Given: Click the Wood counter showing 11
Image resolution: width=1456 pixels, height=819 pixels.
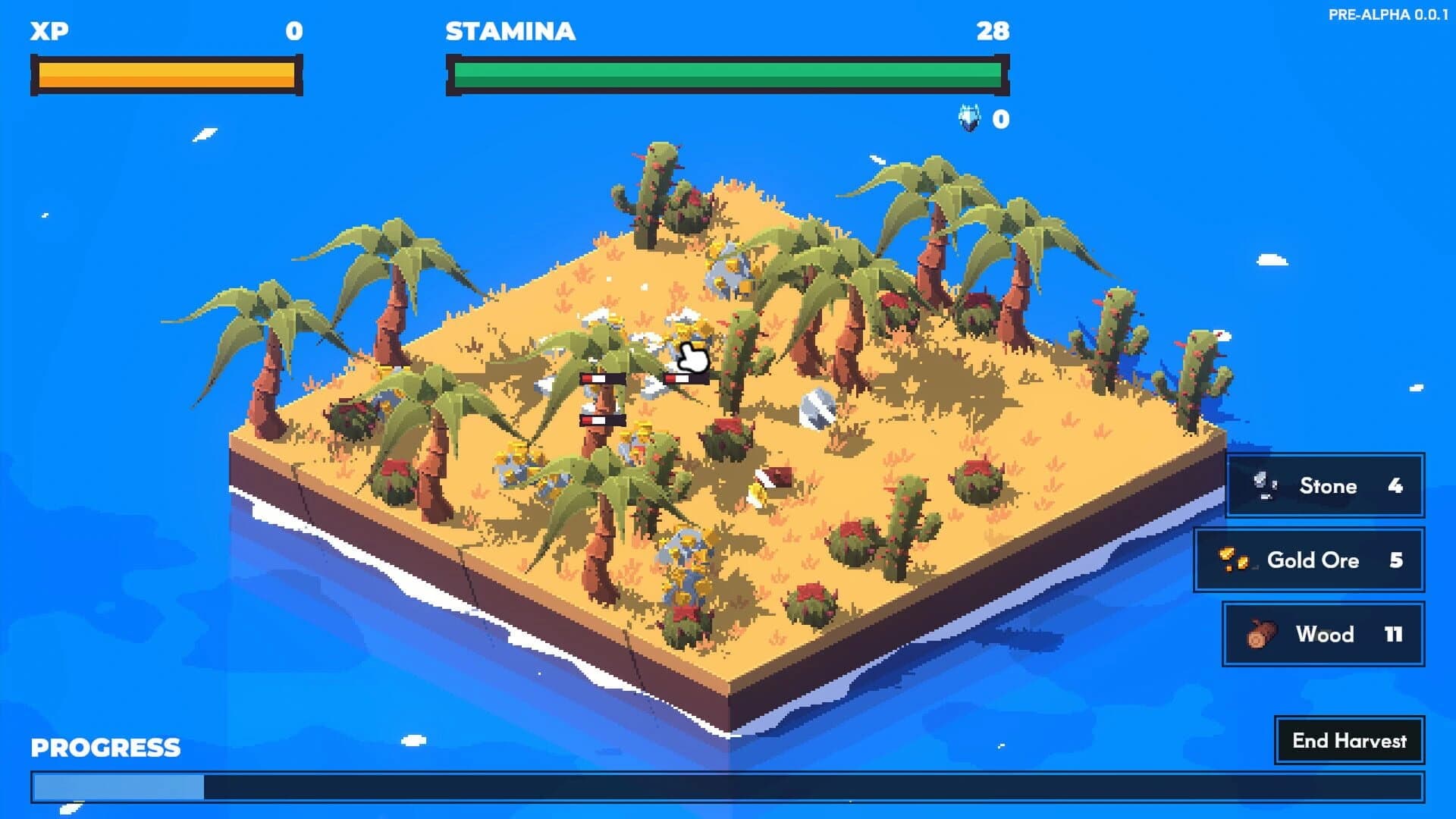Looking at the screenshot, I should tap(1395, 635).
